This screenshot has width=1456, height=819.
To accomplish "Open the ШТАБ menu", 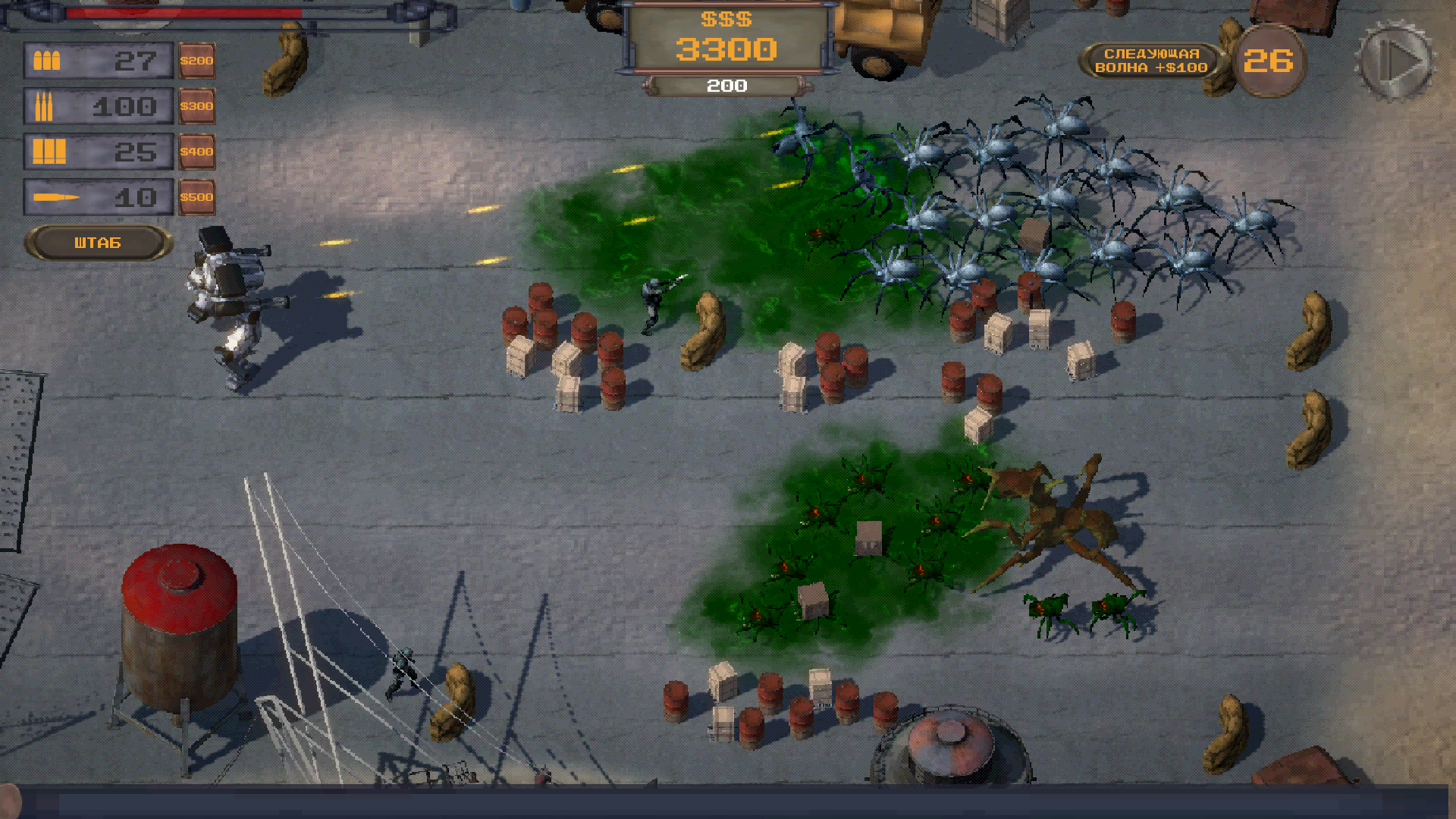I will click(x=97, y=243).
